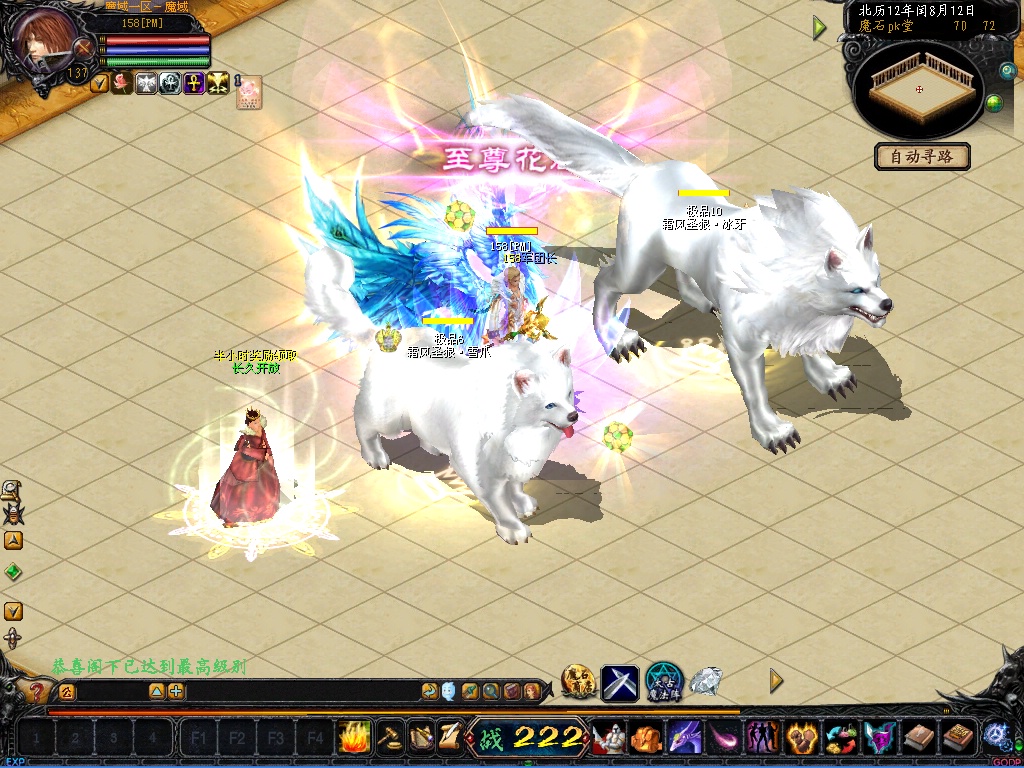Viewport: 1024px width, 768px height.
Task: Expand the gold arrow beside the diamond icon
Action: 776,681
